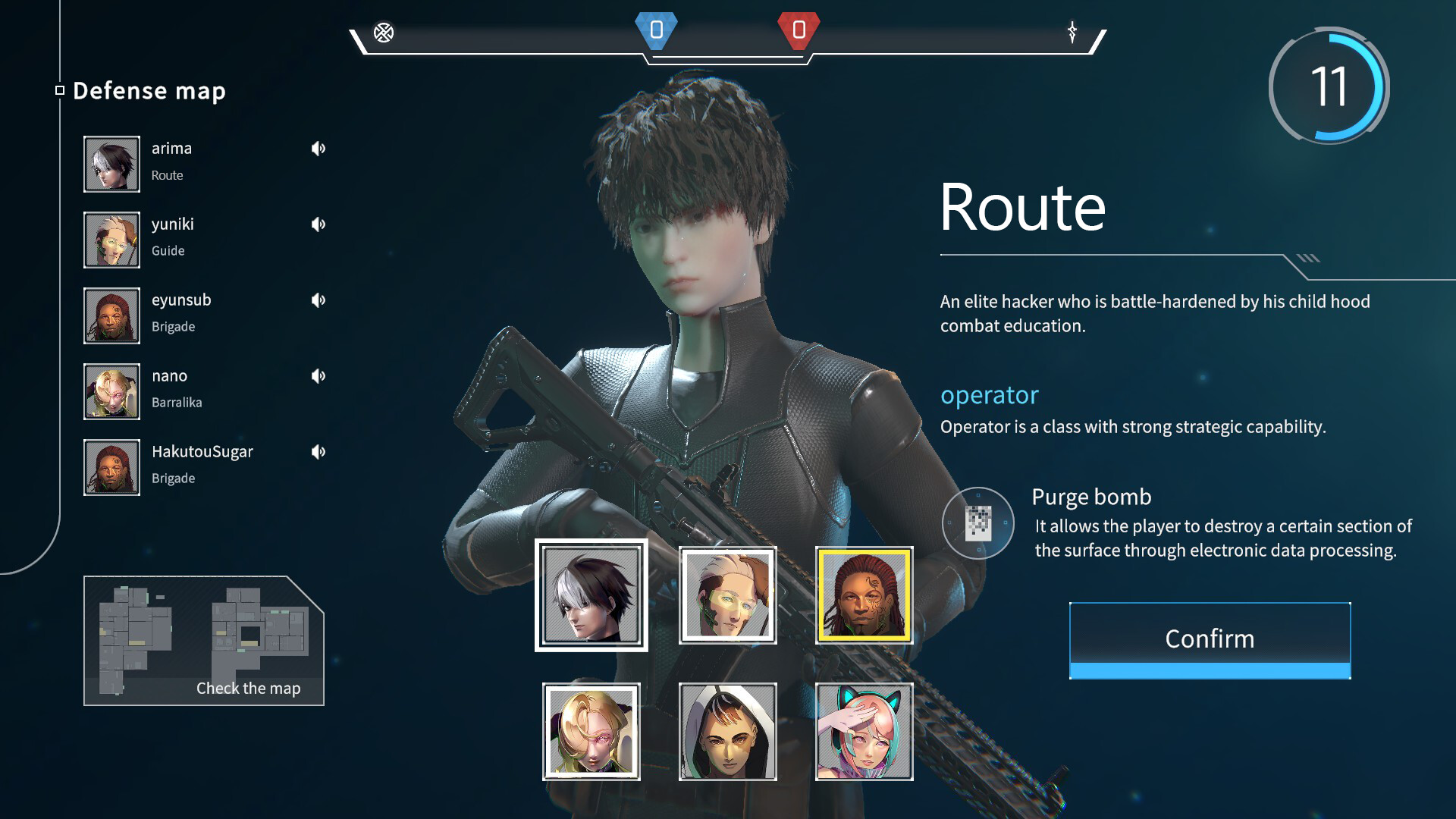Click nano's avatar in the player roster

click(x=111, y=391)
